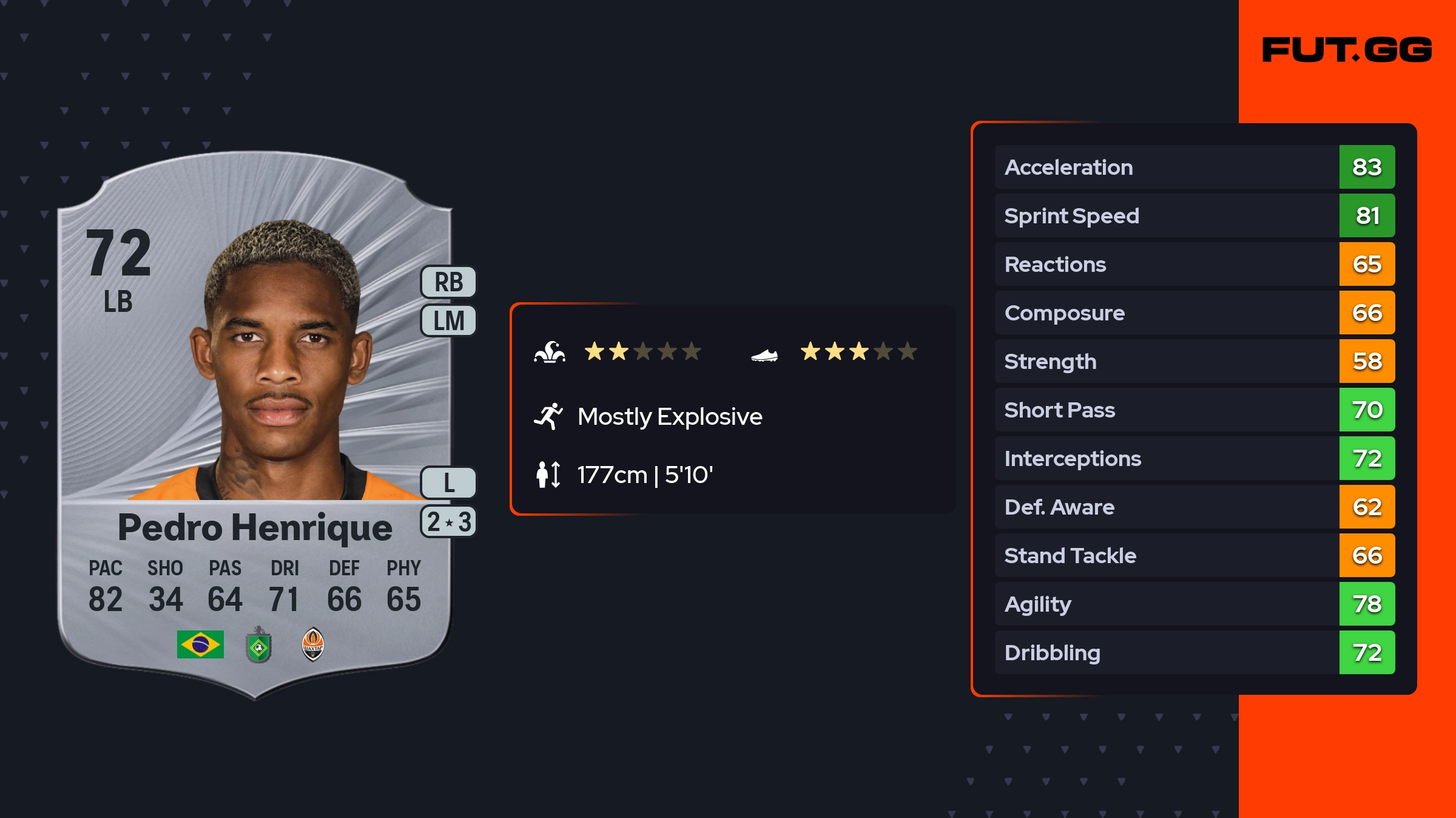The width and height of the screenshot is (1456, 818).
Task: Select the Agility stat row
Action: point(1194,604)
